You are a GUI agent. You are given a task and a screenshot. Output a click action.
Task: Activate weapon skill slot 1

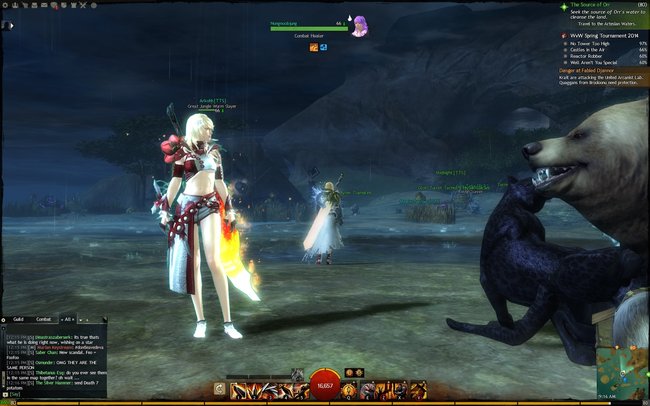239,389
